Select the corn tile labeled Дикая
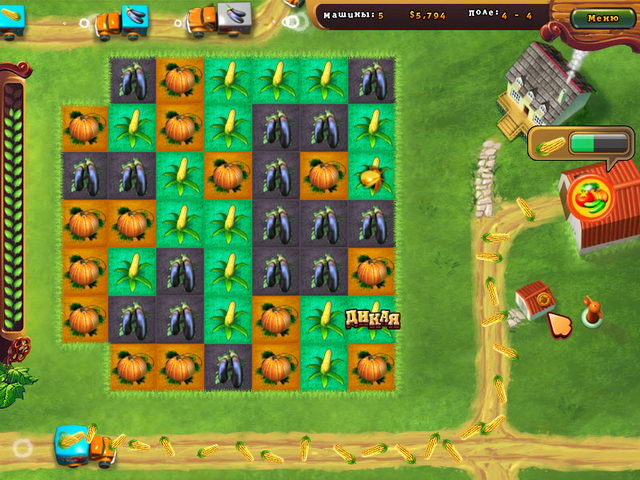 point(372,320)
